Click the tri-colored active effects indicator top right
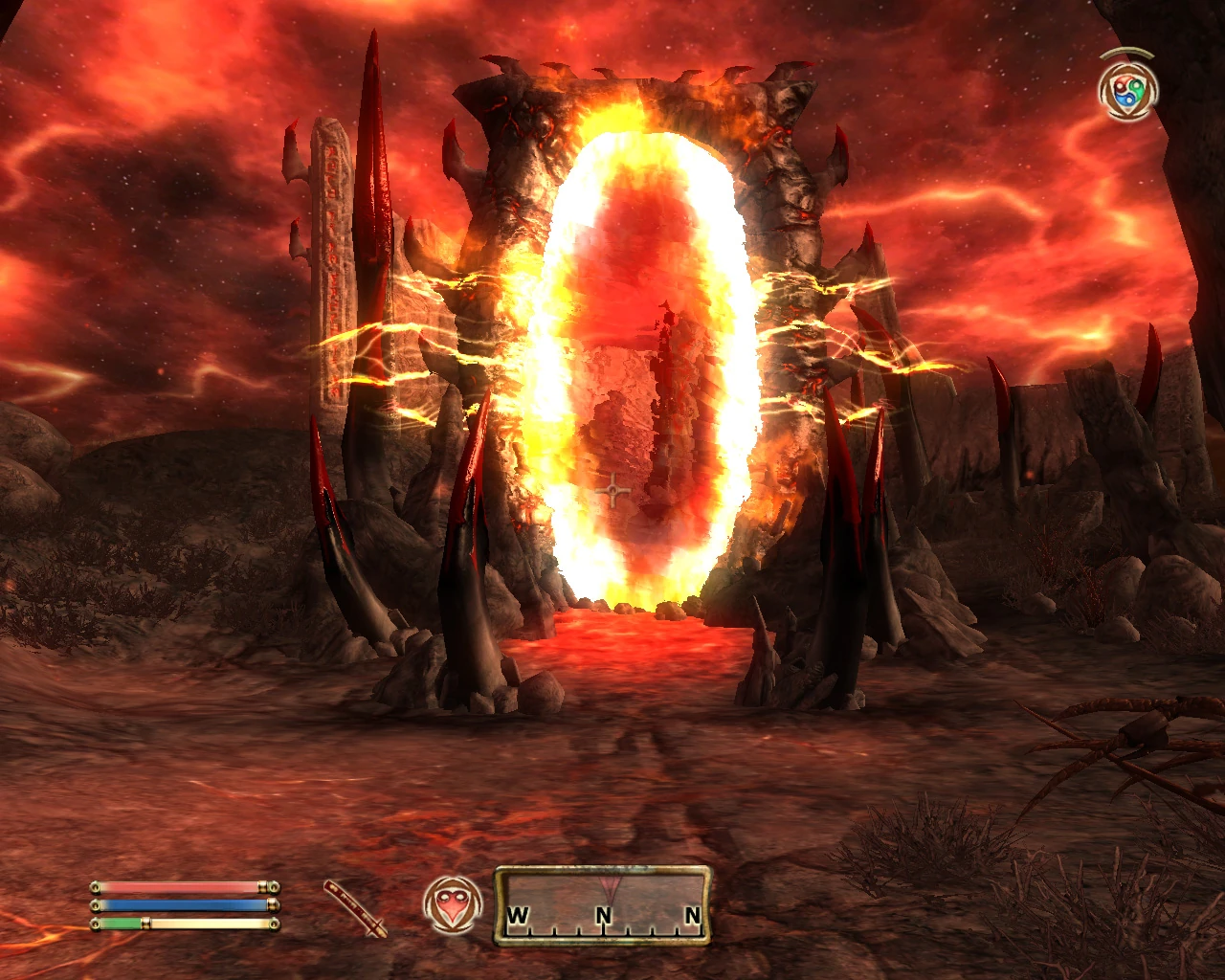Screen dimensions: 1225x980 pos(1127,89)
